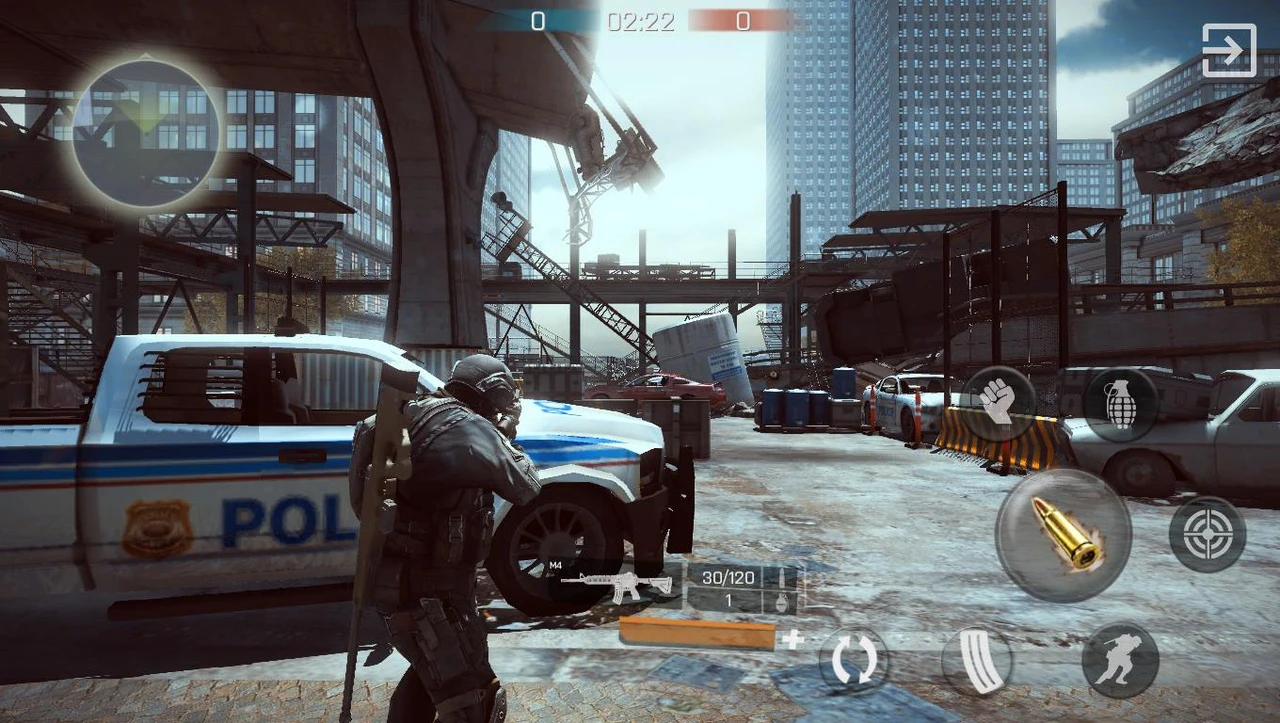Reload using the magazine button

coord(977,661)
